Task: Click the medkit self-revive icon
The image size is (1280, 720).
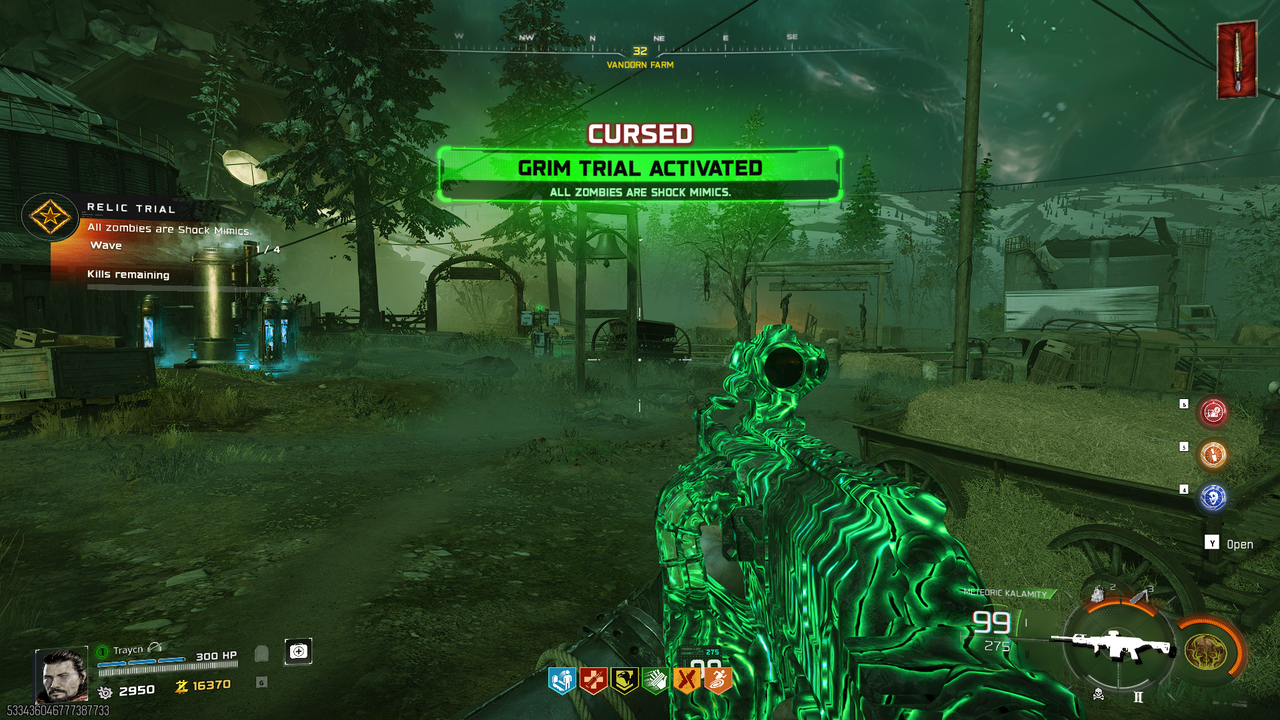Action: [298, 651]
